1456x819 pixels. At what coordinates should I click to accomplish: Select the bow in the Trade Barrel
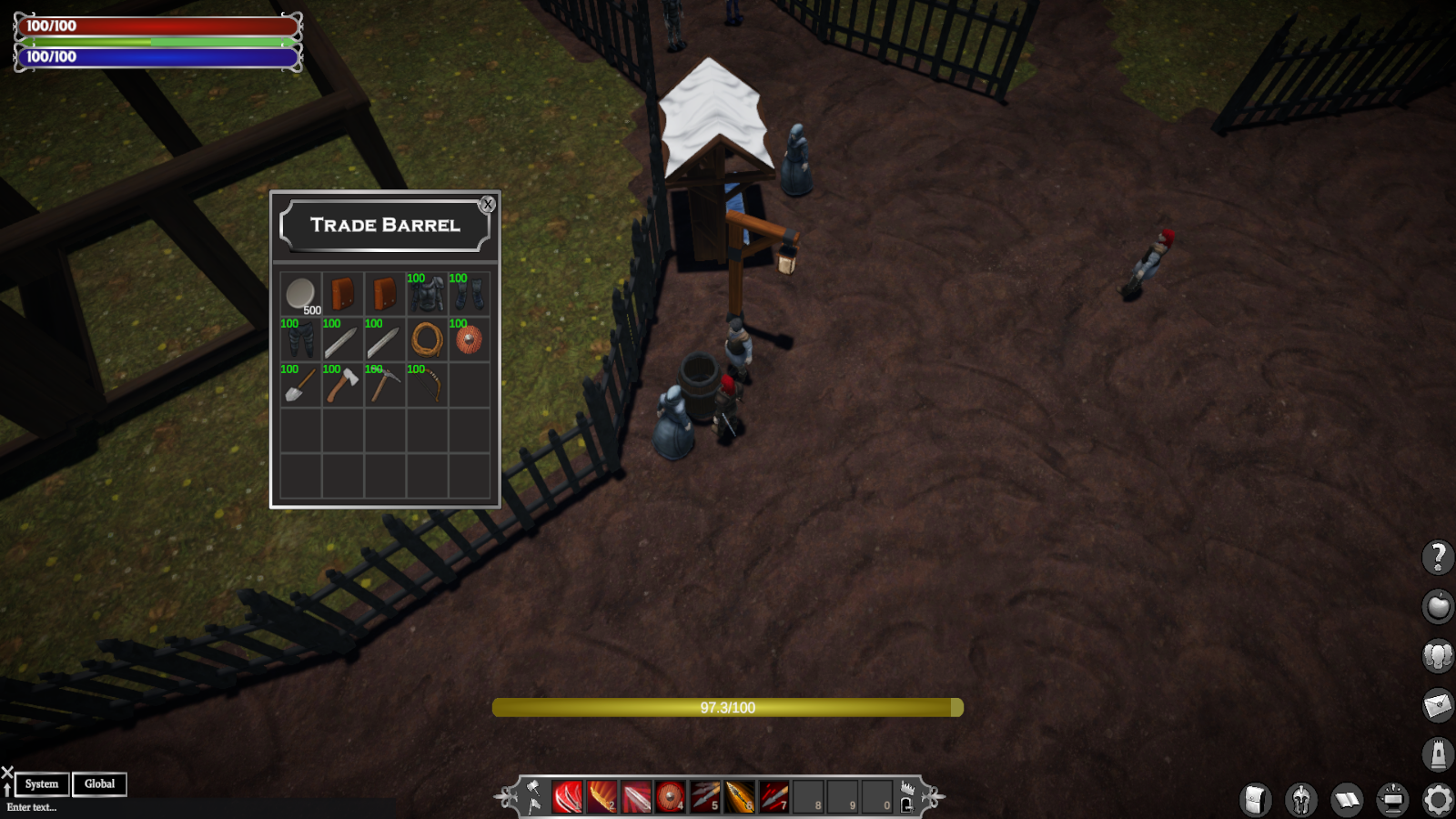428,383
